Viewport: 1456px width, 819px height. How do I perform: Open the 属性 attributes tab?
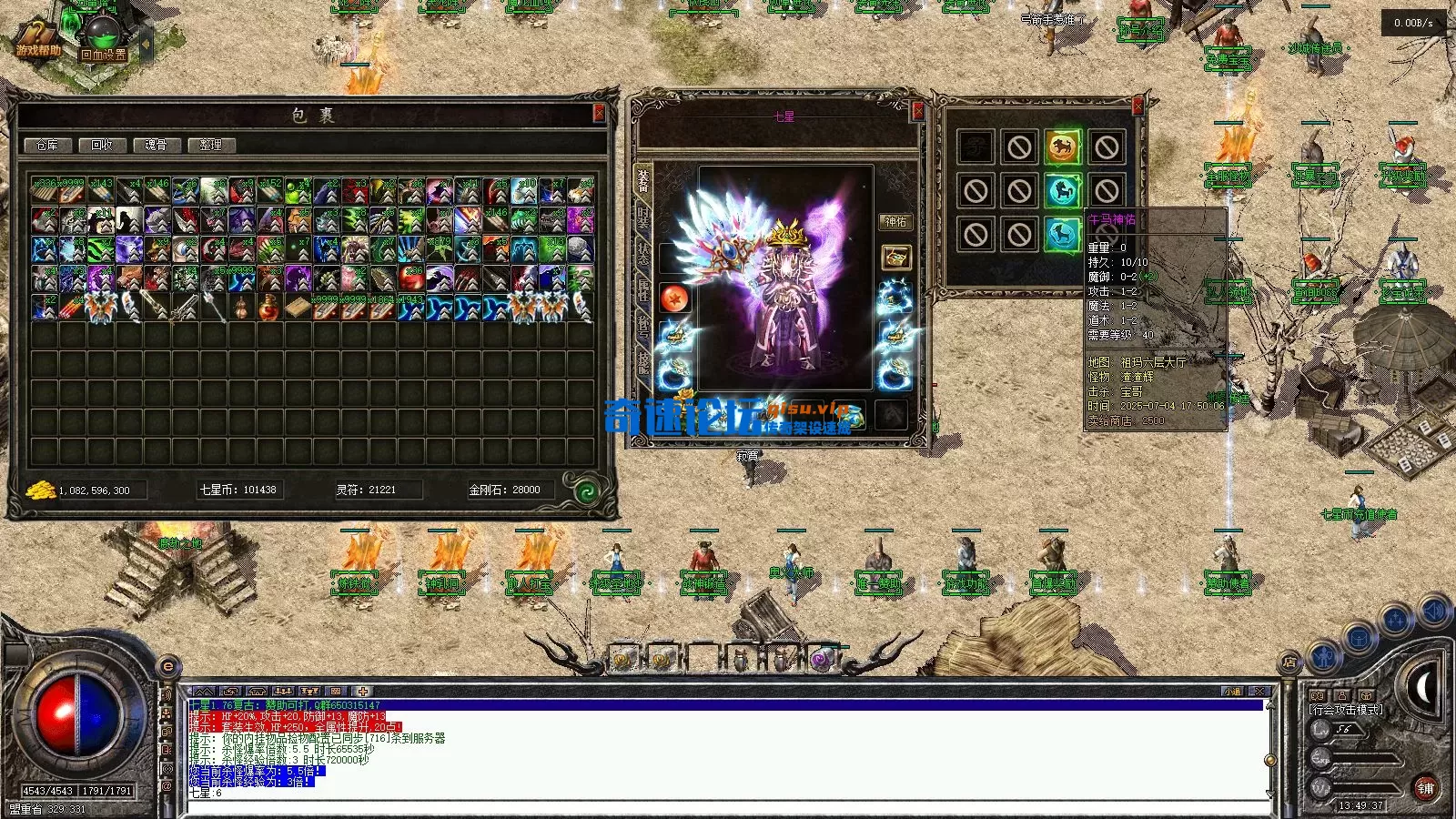point(643,291)
